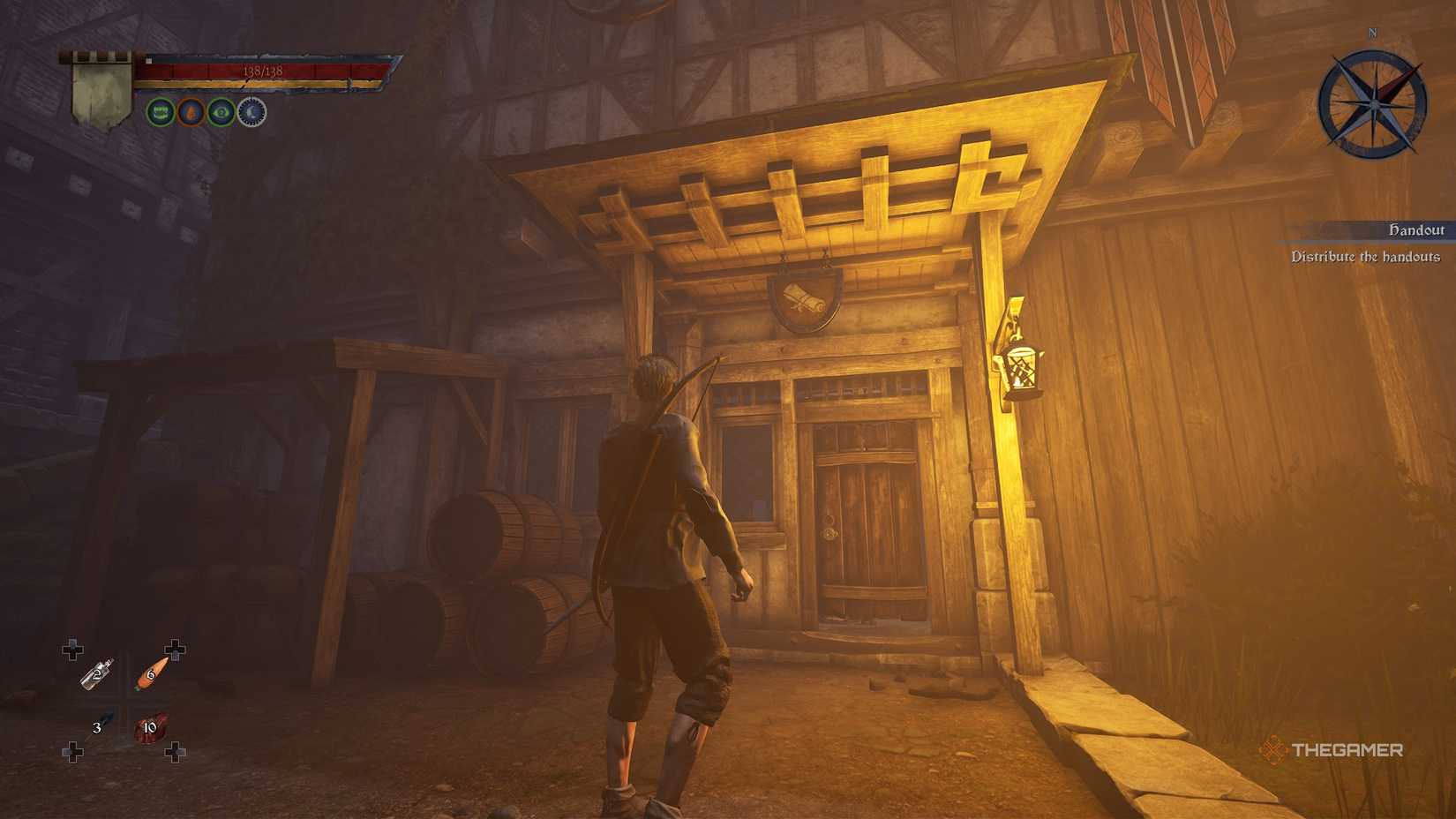This screenshot has width=1456, height=819.
Task: Select the carrot quick-slot showing 6
Action: (x=150, y=672)
